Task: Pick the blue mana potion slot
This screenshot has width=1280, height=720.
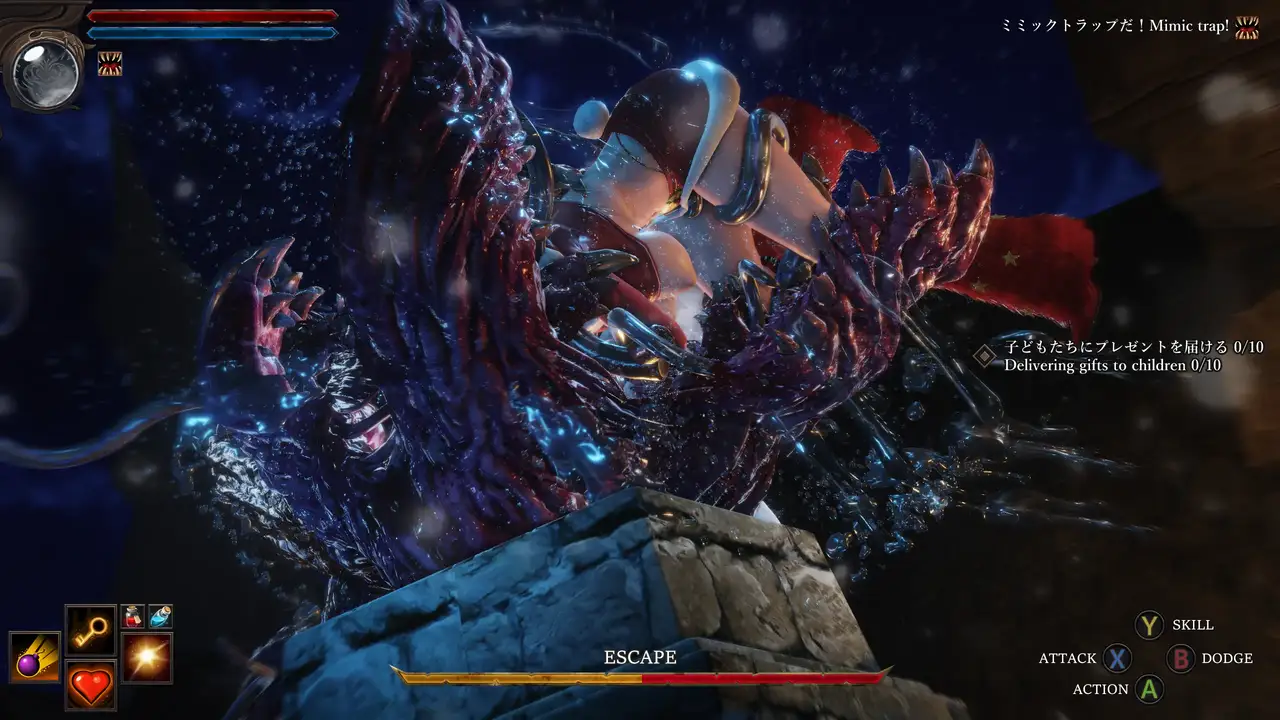Action: click(x=160, y=617)
